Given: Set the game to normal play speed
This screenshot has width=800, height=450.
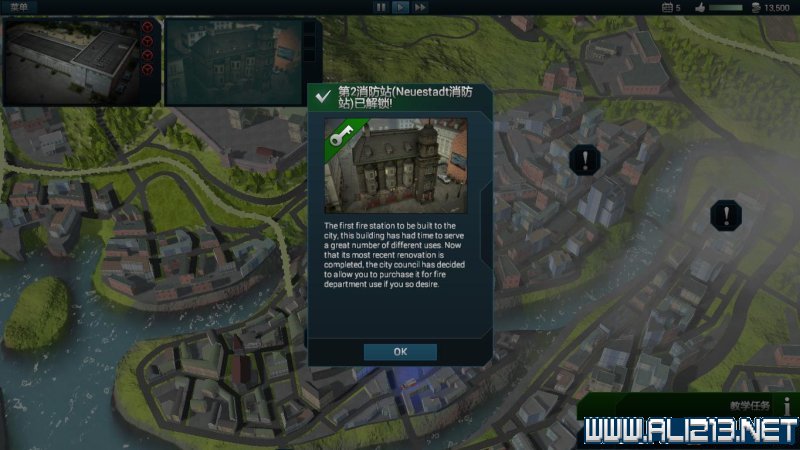Looking at the screenshot, I should [400, 7].
